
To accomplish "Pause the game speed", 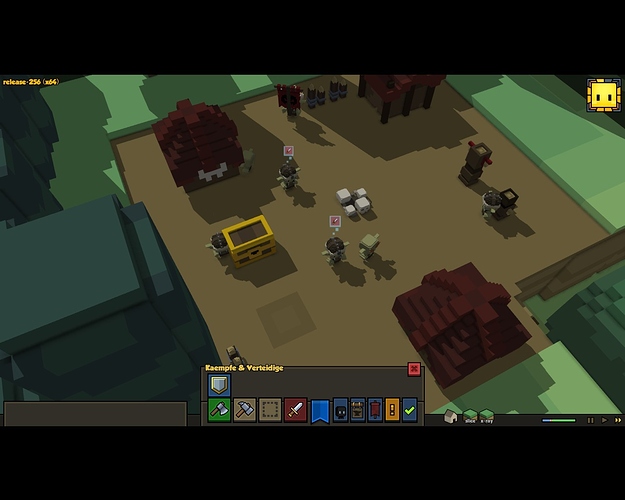I will click(x=591, y=421).
